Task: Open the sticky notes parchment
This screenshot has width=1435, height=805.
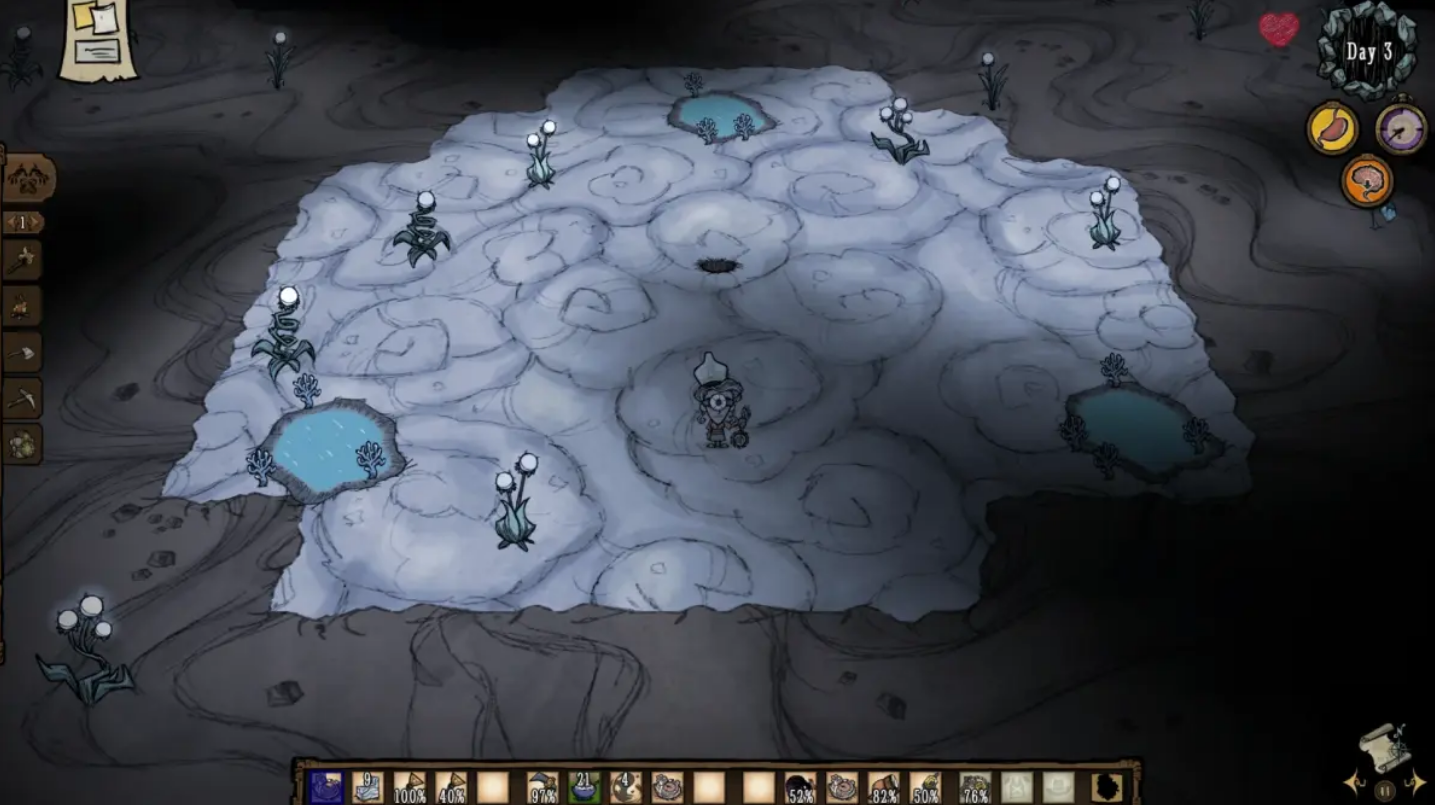Action: pos(97,38)
